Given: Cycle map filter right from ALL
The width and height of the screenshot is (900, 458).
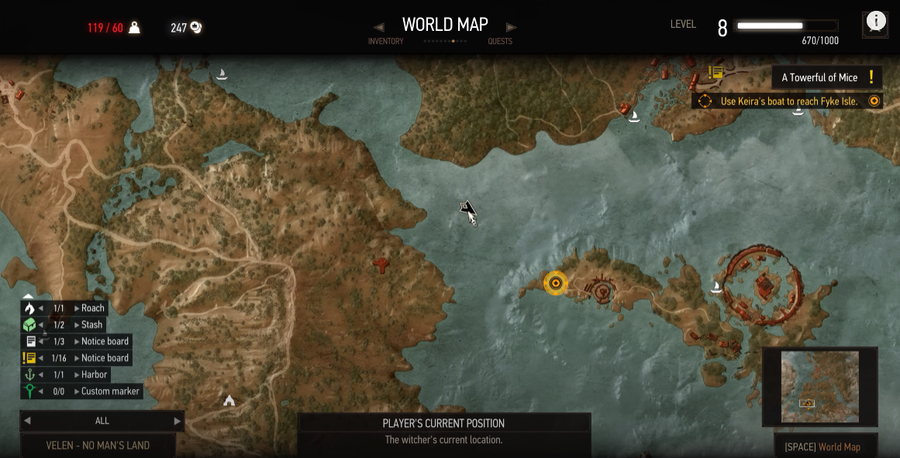Looking at the screenshot, I should click(x=178, y=421).
